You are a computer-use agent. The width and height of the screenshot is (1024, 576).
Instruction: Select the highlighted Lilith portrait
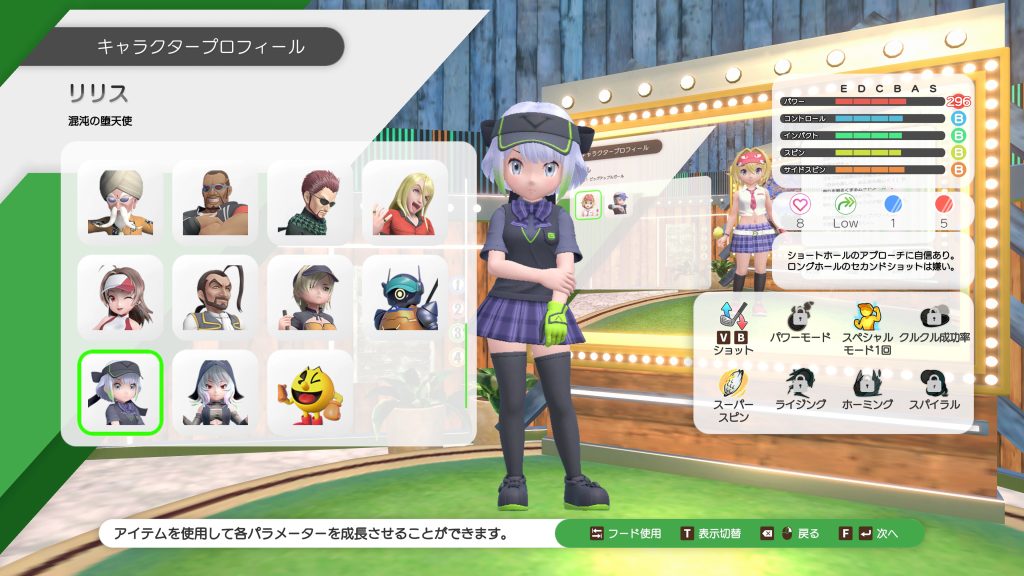point(120,392)
